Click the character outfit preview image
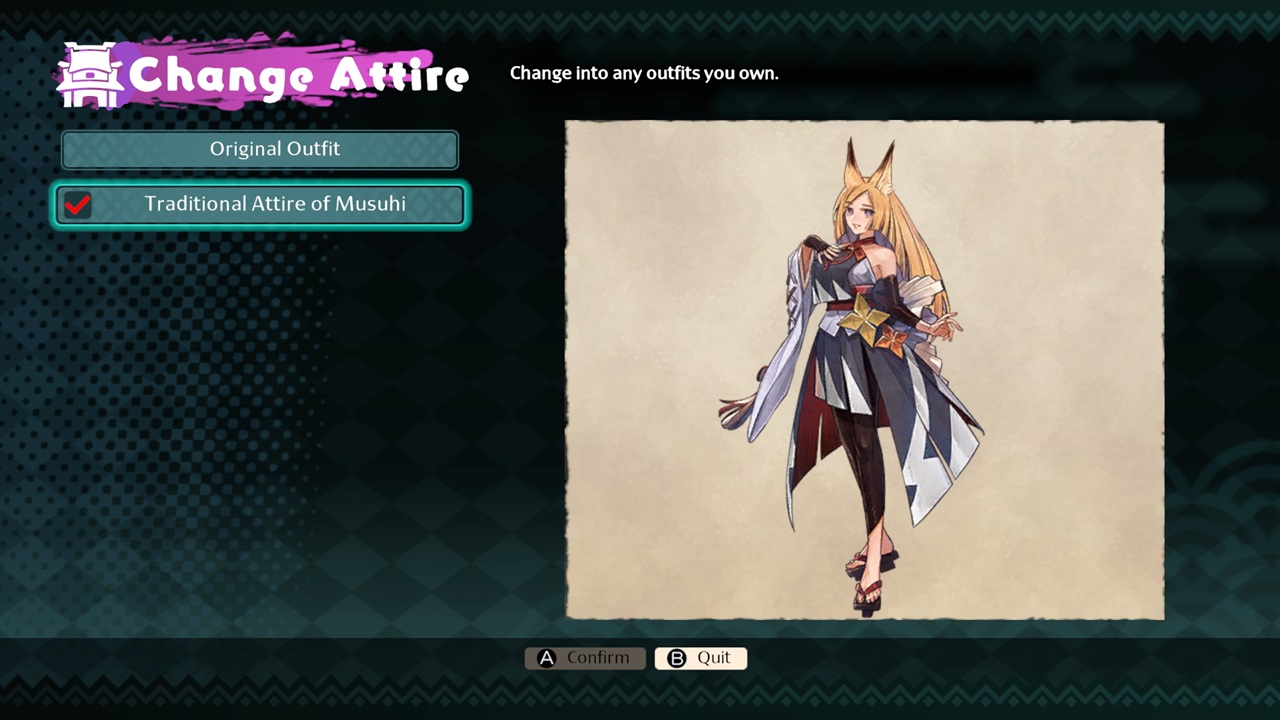Image resolution: width=1280 pixels, height=720 pixels. [x=864, y=370]
